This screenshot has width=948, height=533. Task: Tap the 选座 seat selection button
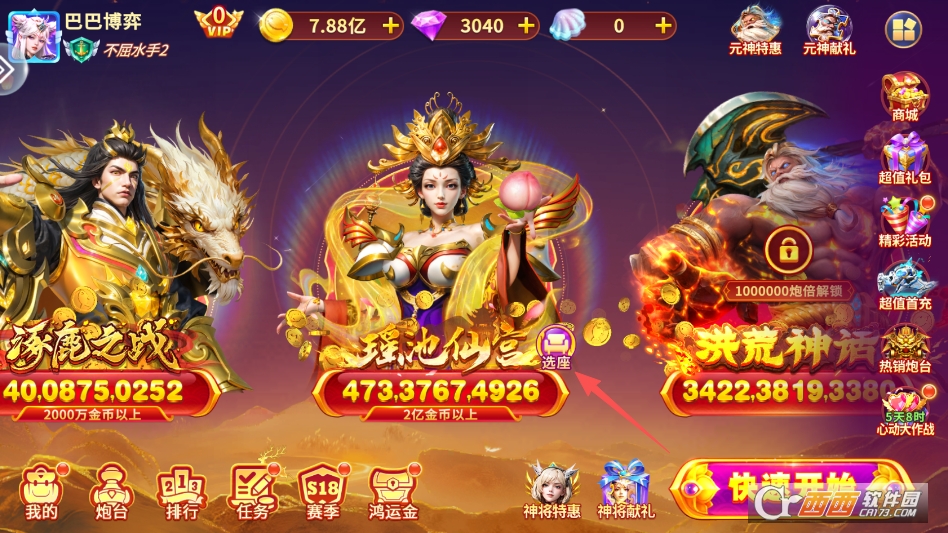pyautogui.click(x=555, y=347)
